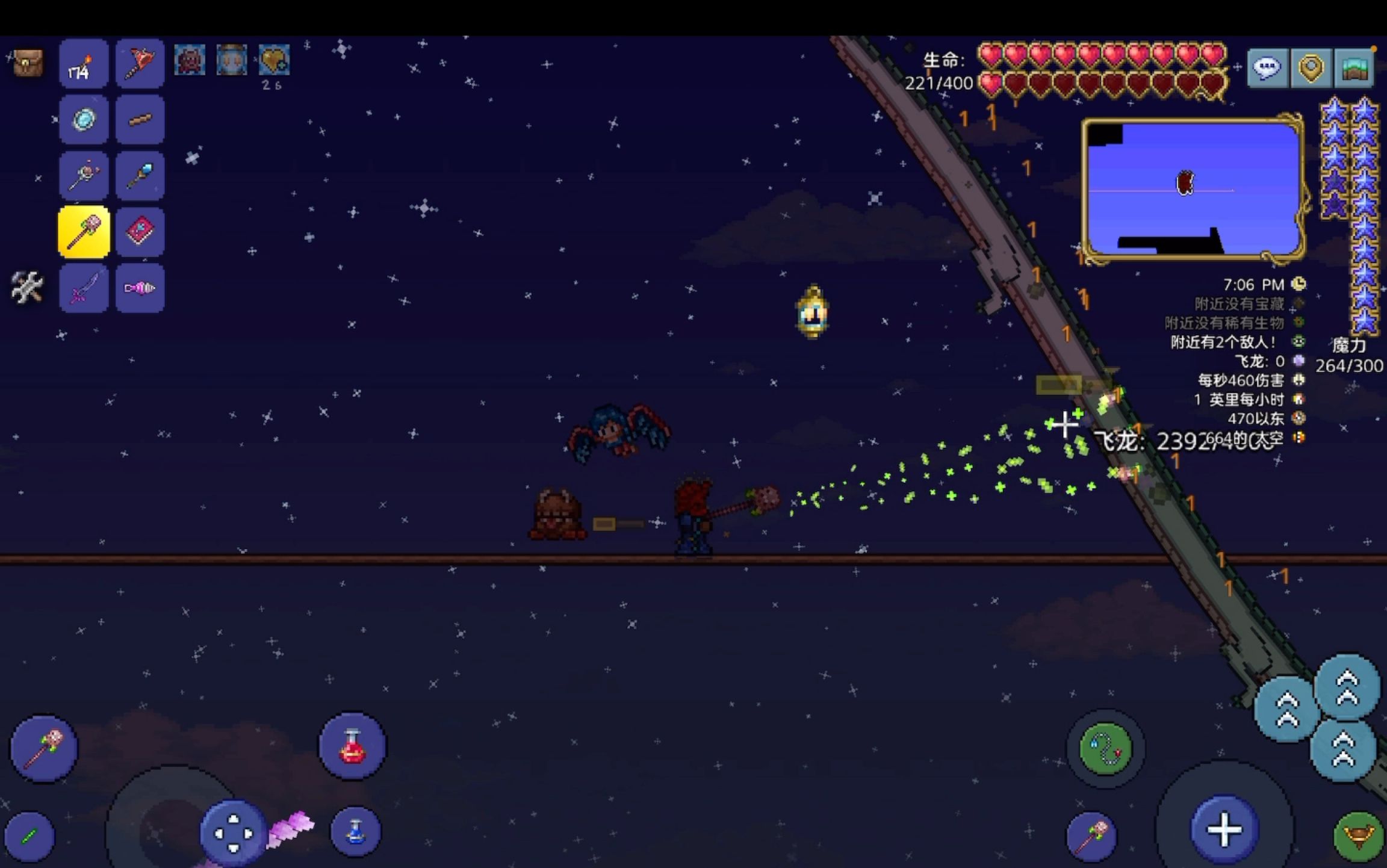The width and height of the screenshot is (1387, 868).
Task: Drink the blue mana potion
Action: click(355, 832)
